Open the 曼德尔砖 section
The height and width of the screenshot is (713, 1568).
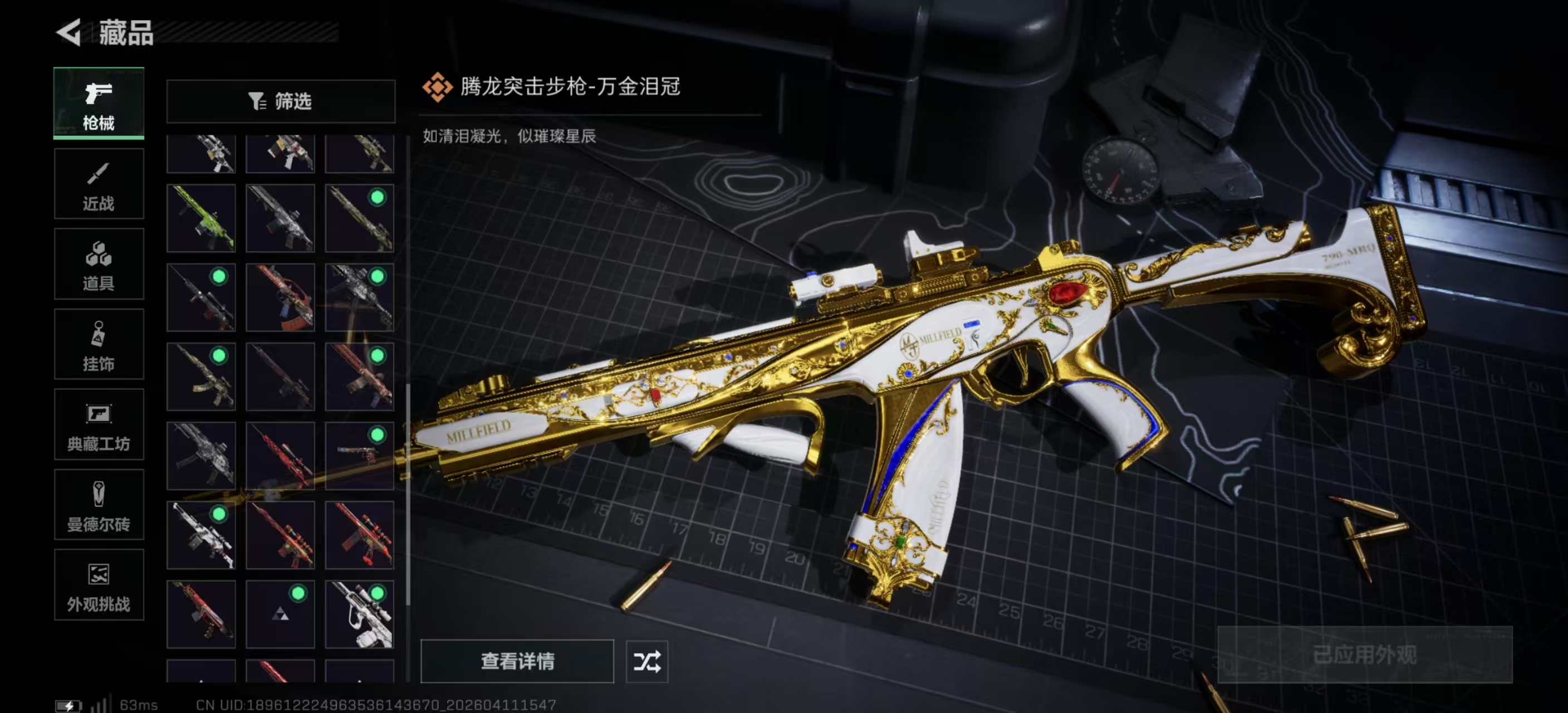[99, 505]
